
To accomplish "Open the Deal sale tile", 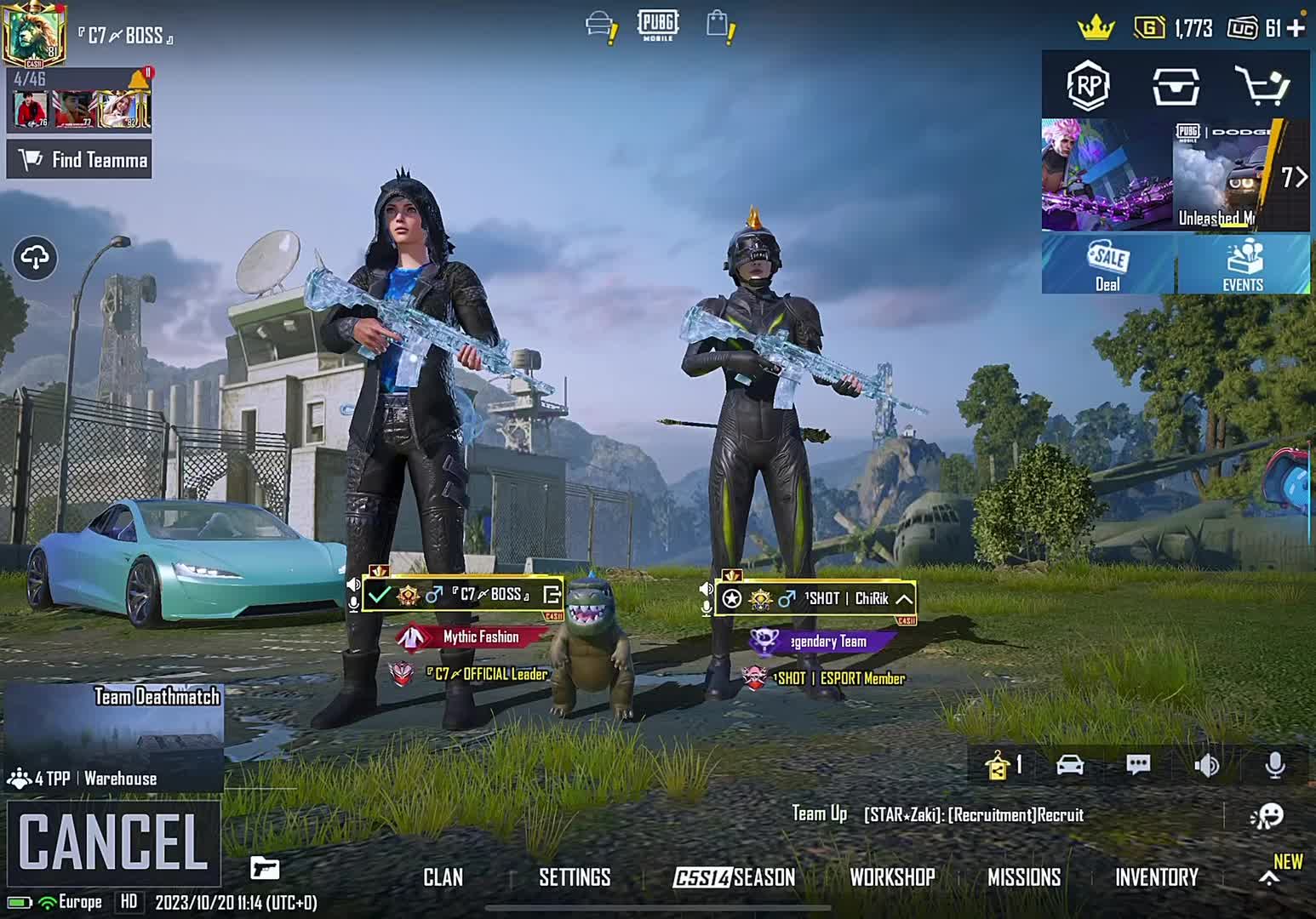I will tap(1107, 265).
